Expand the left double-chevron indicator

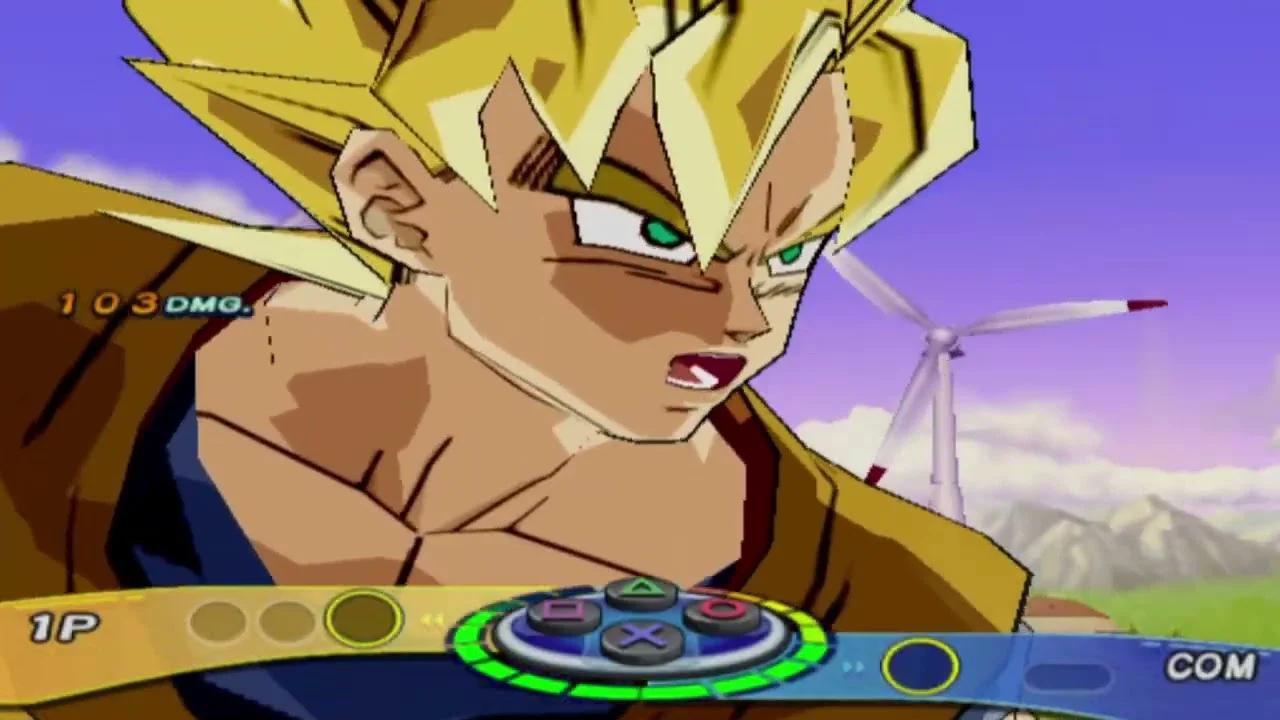(x=432, y=620)
